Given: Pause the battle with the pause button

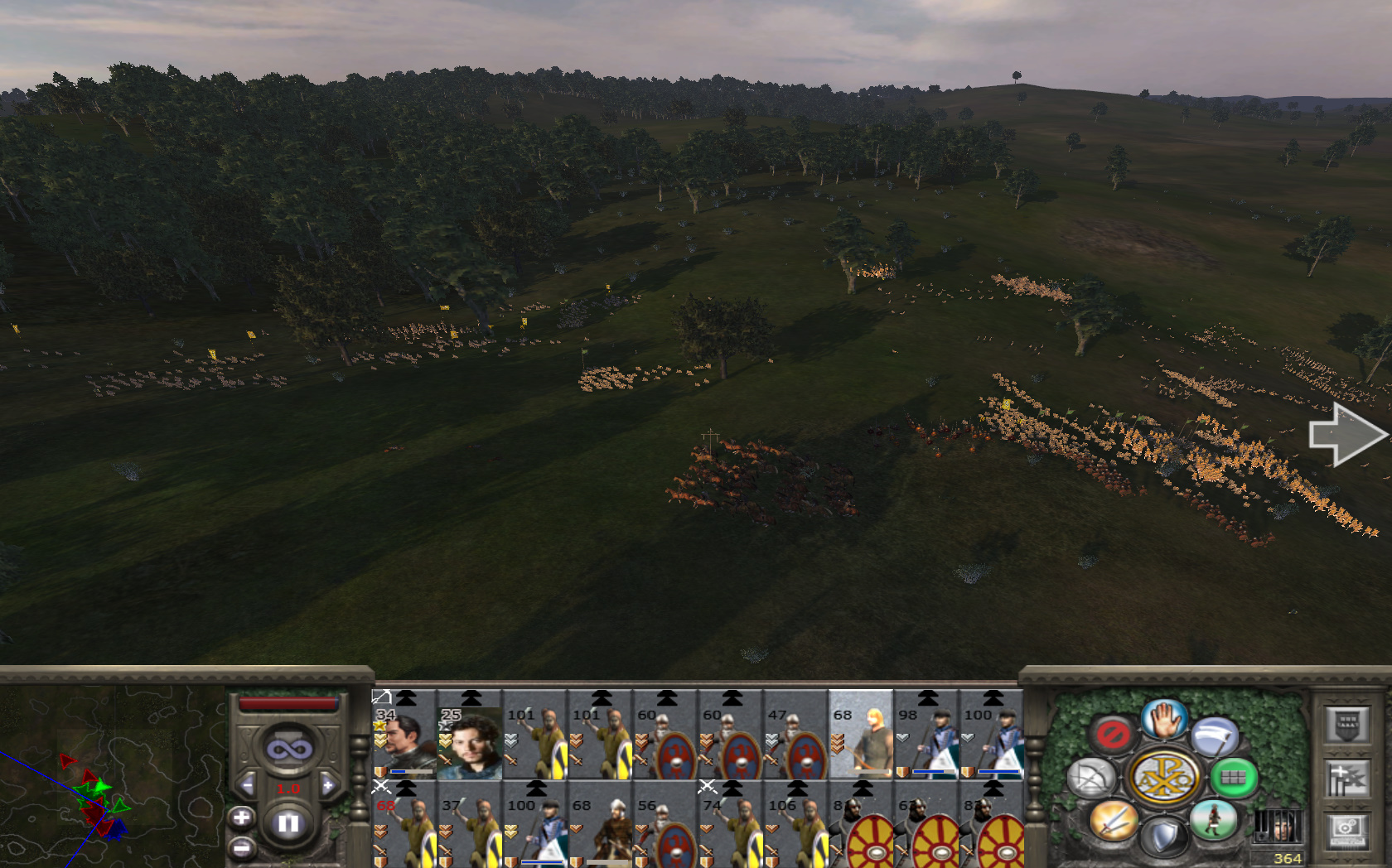Looking at the screenshot, I should 288,823.
